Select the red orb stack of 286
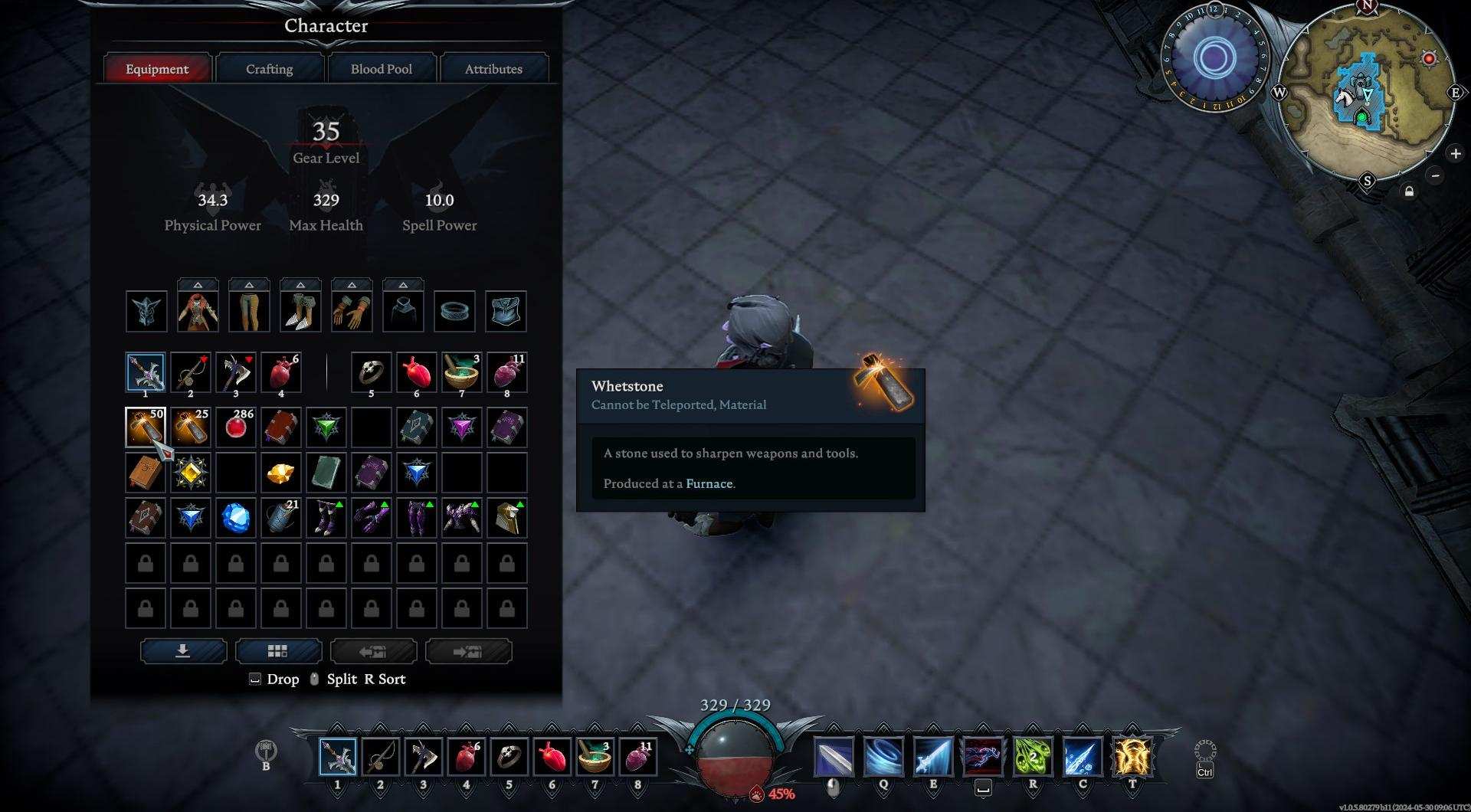 [235, 427]
